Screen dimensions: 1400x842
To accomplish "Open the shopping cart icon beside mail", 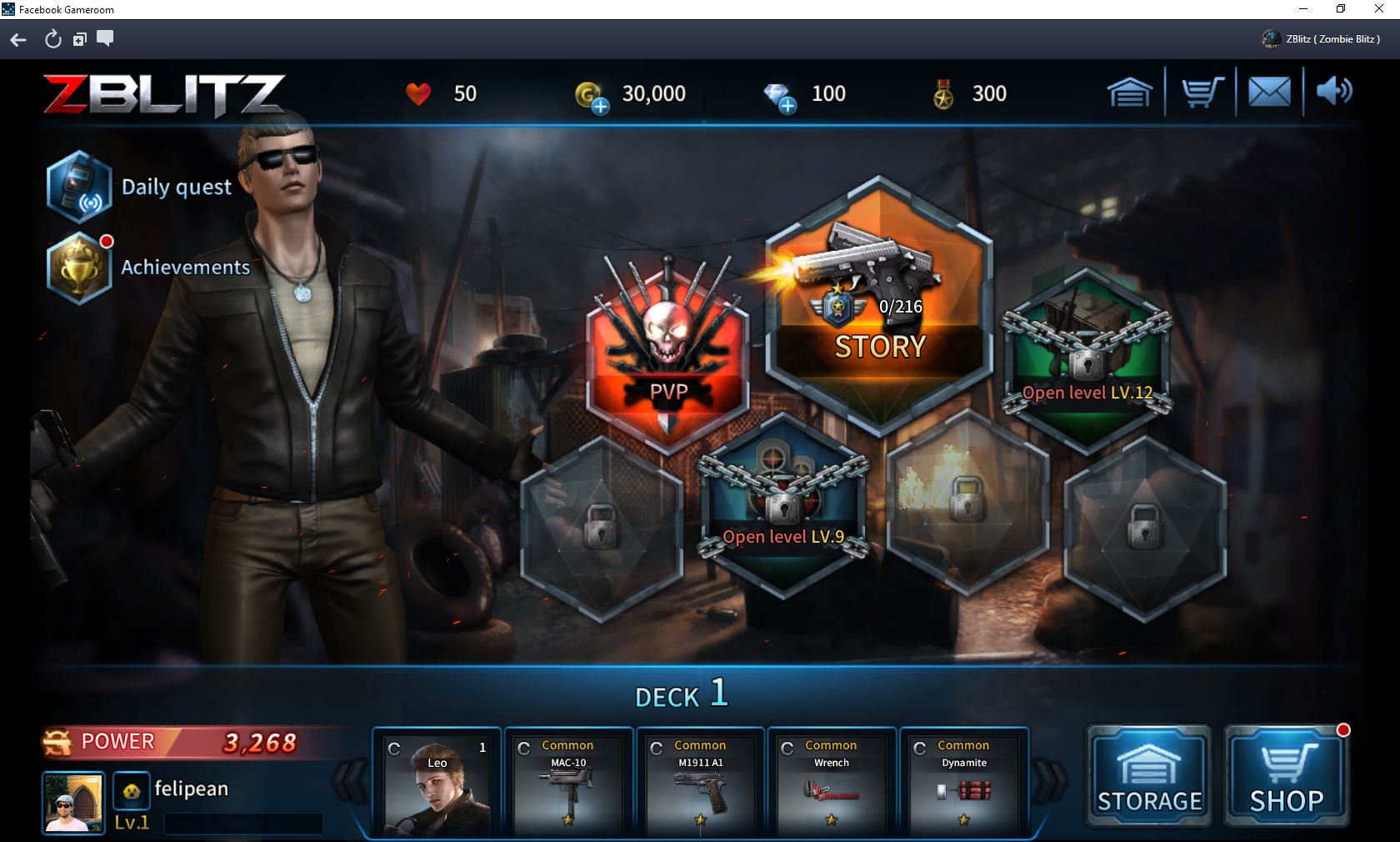I will coord(1200,92).
